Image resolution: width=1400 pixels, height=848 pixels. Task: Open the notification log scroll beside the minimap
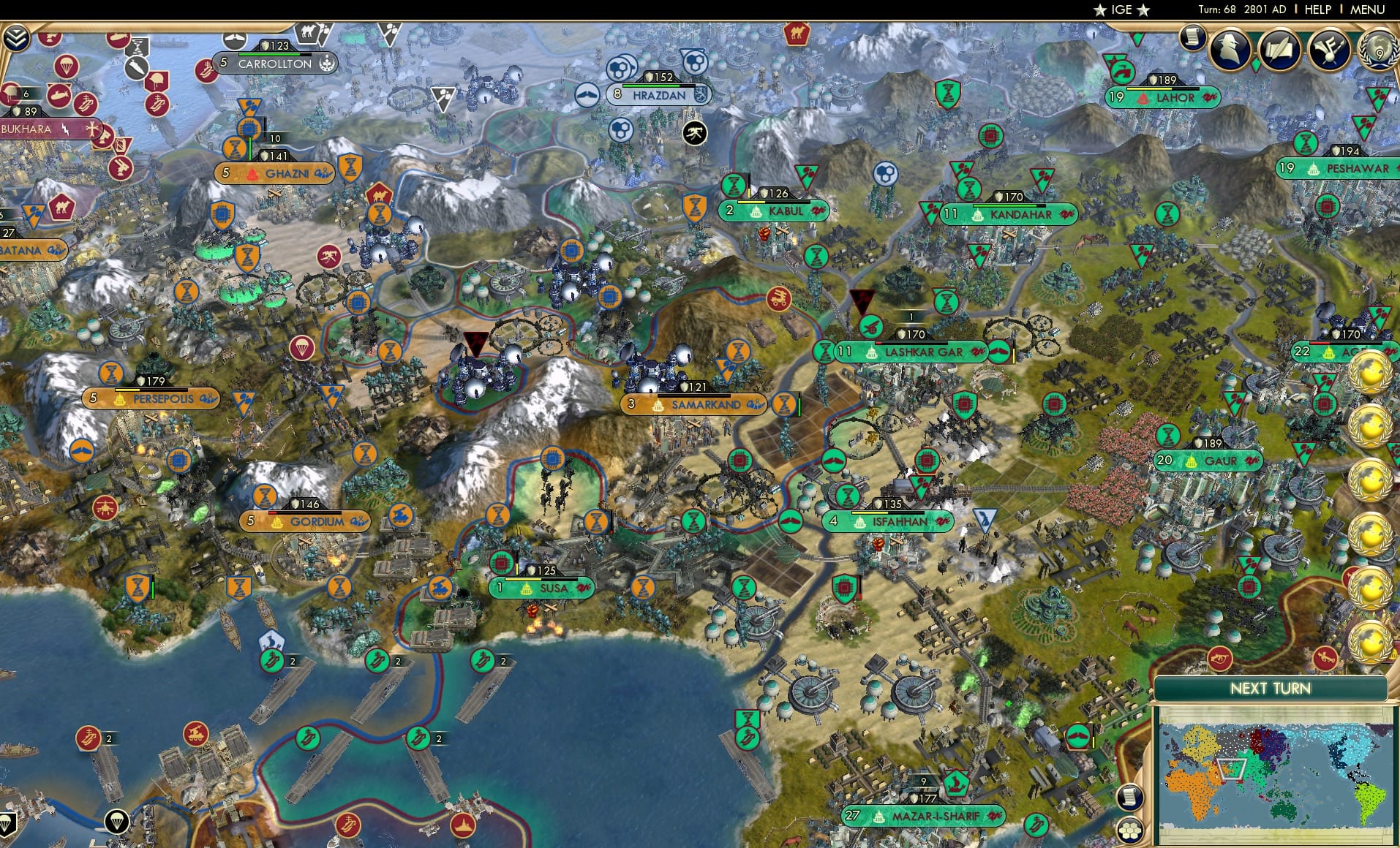(1129, 797)
